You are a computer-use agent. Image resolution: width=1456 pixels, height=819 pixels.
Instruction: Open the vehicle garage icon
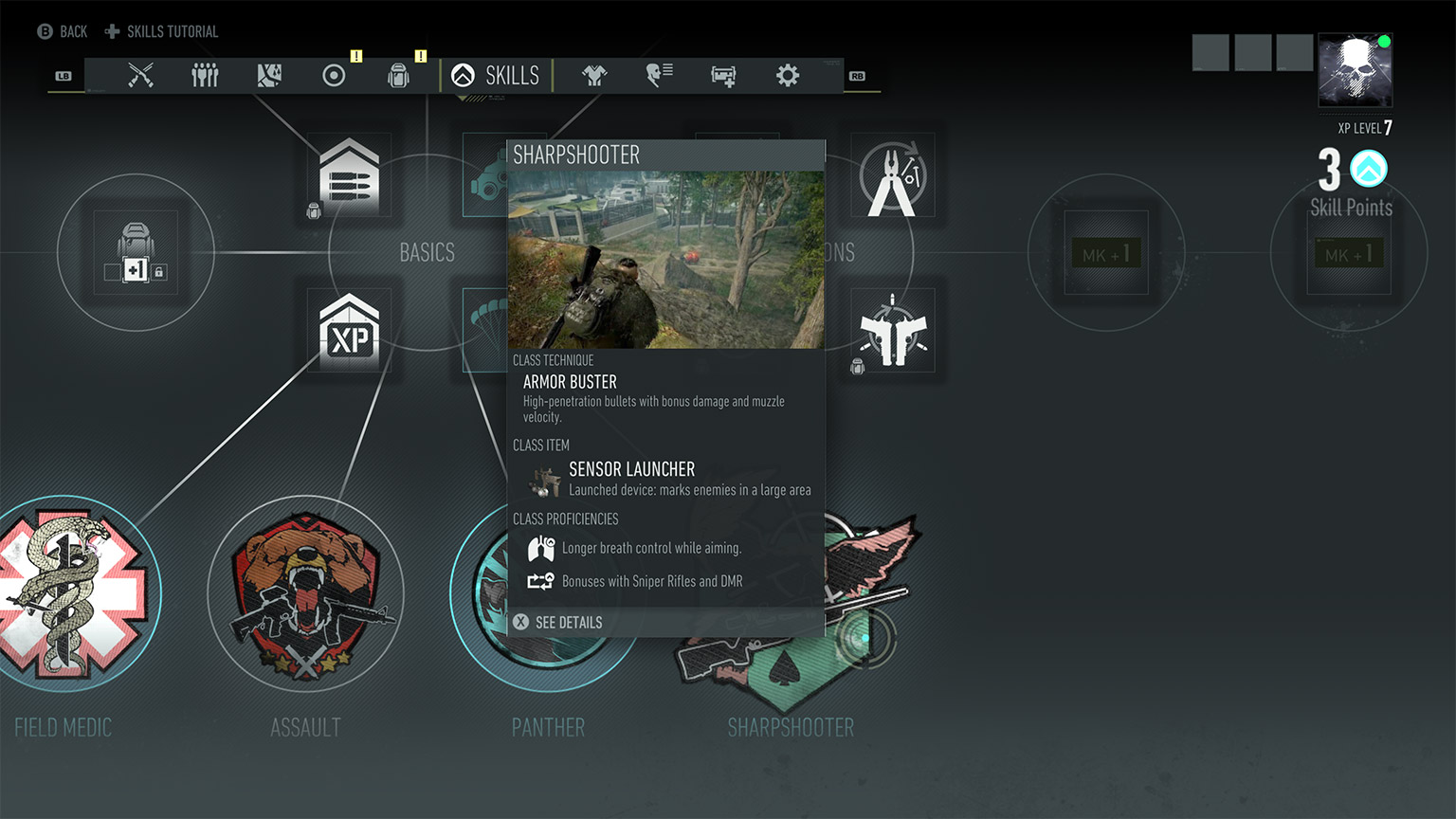point(723,75)
